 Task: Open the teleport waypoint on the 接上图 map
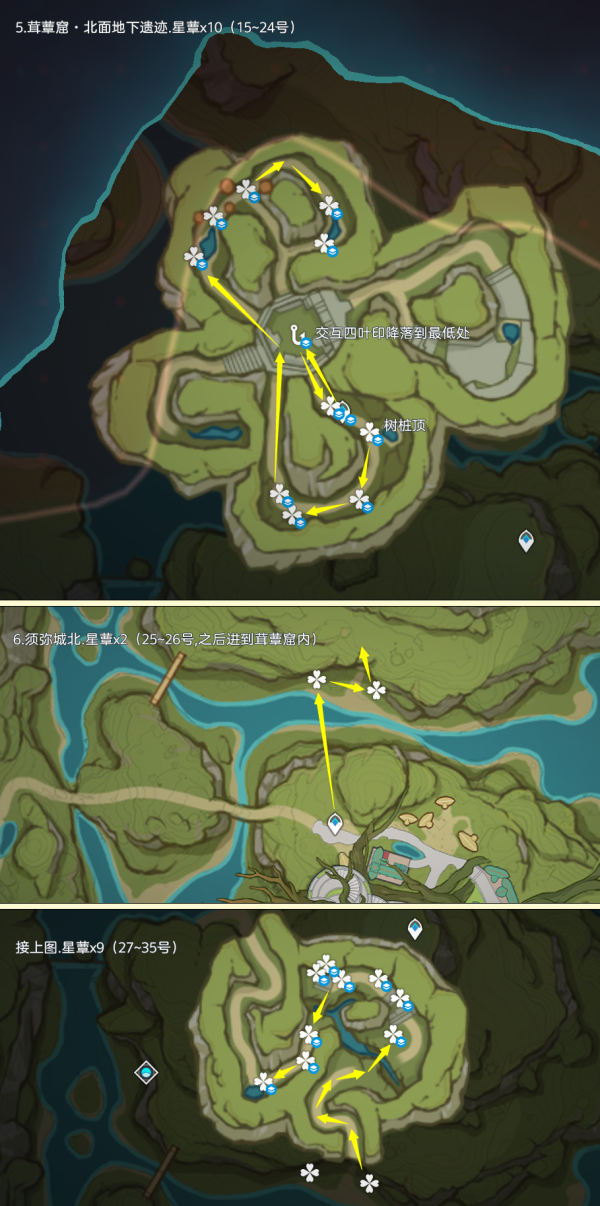415,929
